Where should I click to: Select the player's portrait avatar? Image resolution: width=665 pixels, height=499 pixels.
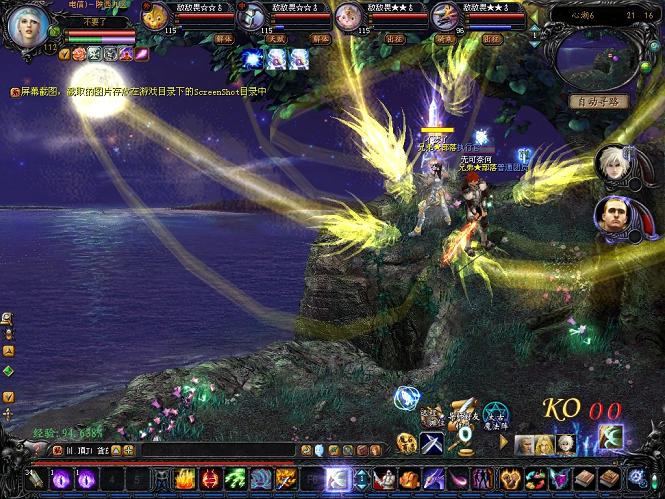click(x=27, y=27)
